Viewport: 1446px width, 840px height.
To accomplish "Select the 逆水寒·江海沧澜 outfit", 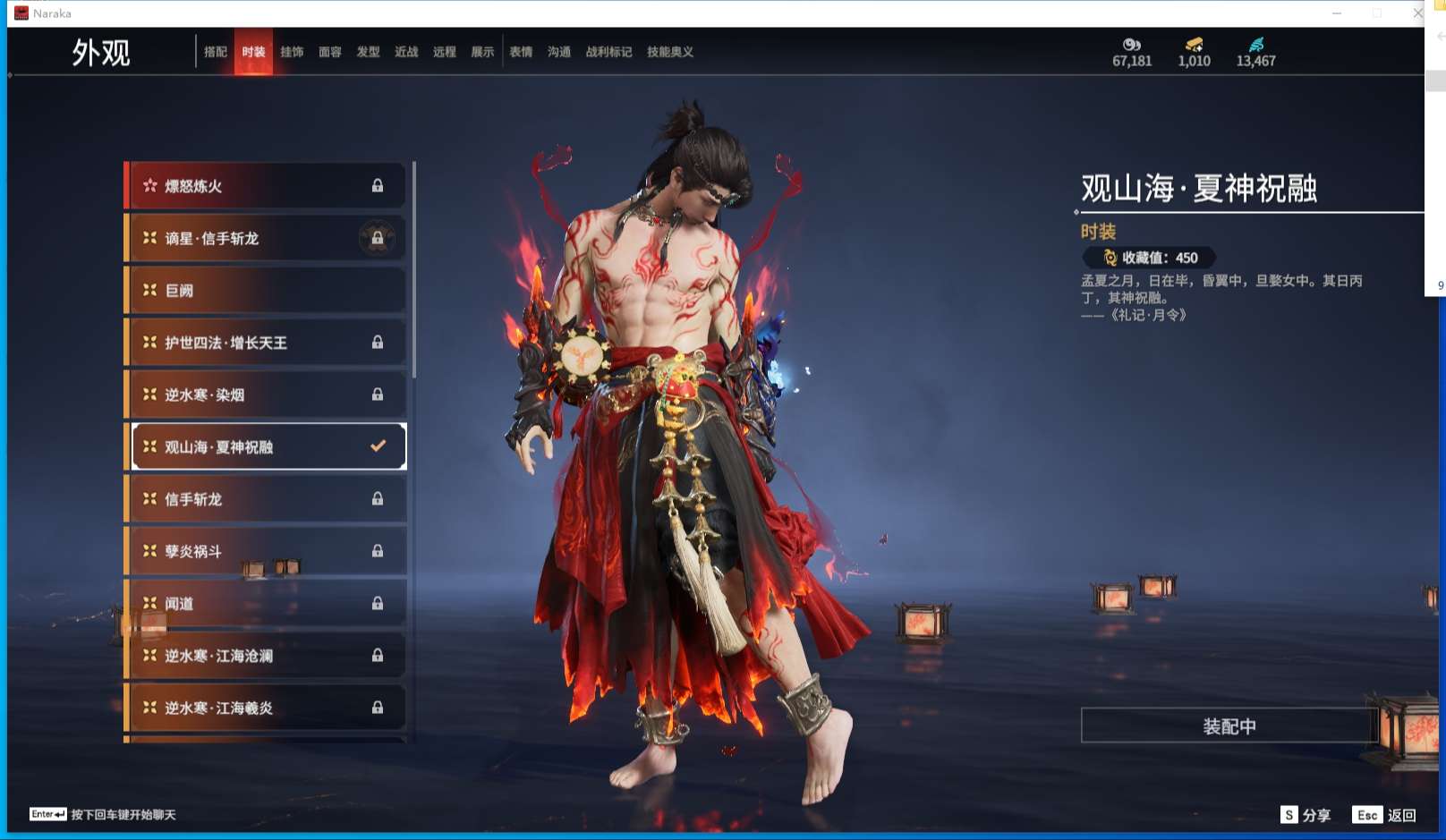I will pos(265,656).
